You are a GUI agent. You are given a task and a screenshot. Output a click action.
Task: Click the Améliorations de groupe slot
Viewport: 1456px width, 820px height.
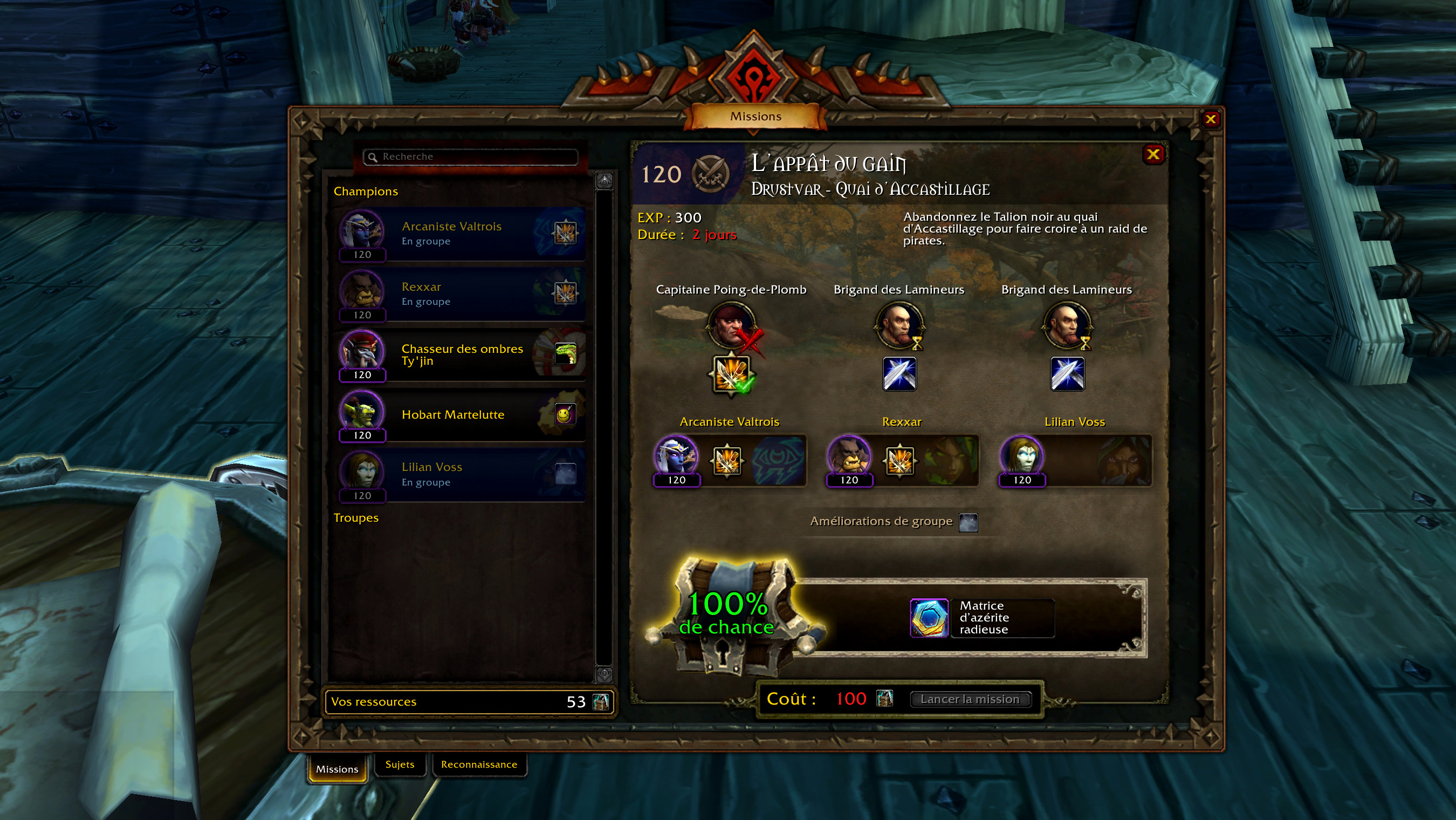pos(968,522)
